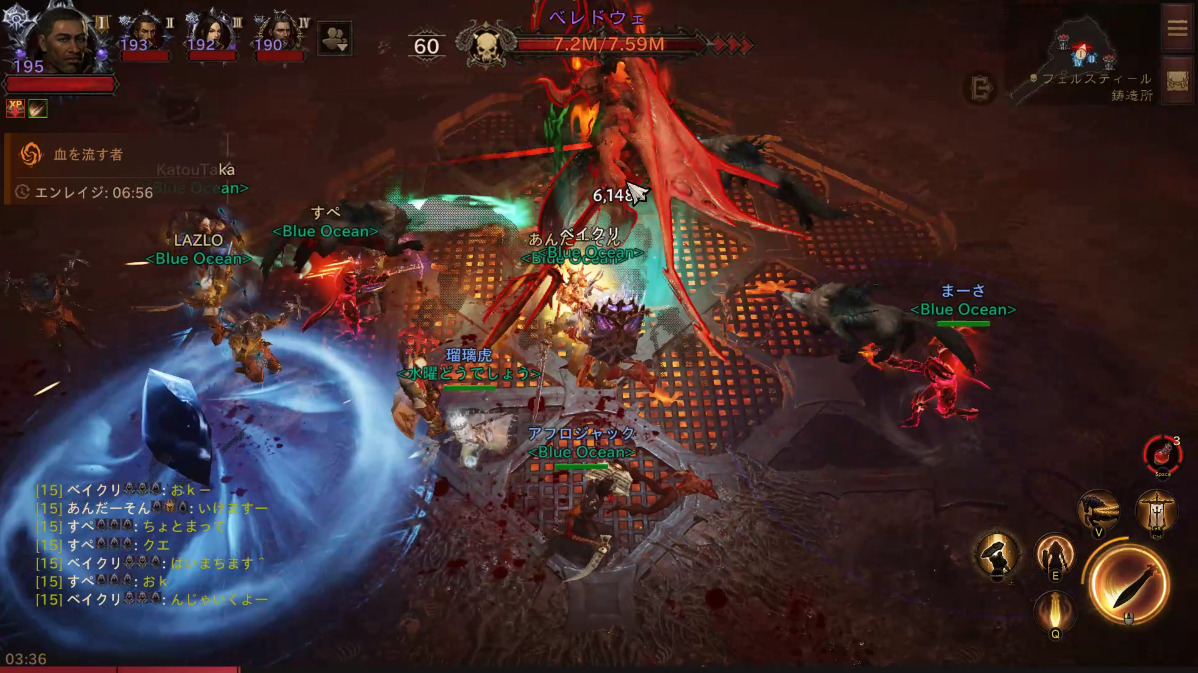Activate the holy banner skill

click(x=1156, y=511)
